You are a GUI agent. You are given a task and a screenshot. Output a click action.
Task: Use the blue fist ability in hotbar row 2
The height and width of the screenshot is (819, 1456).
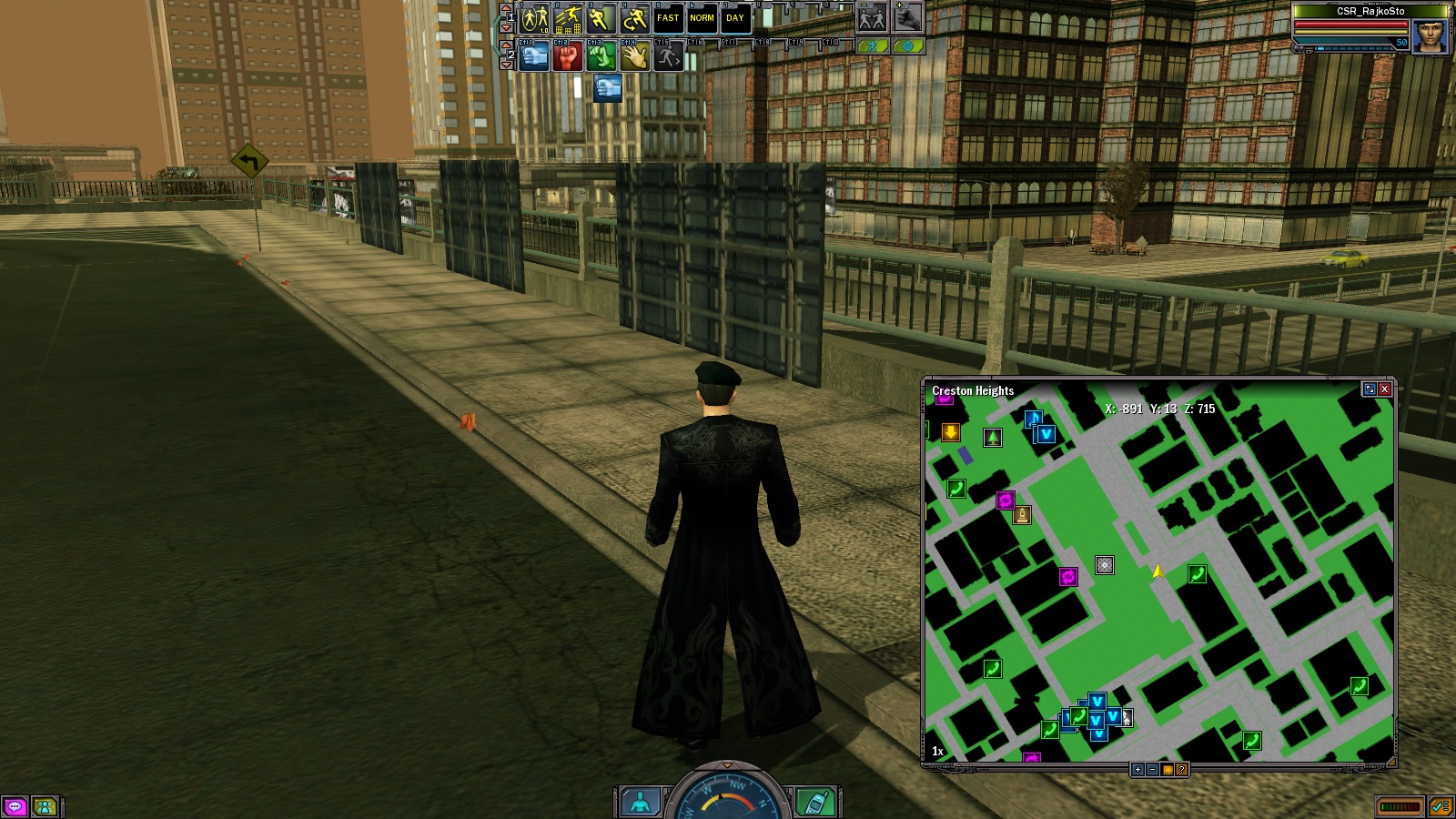(534, 56)
